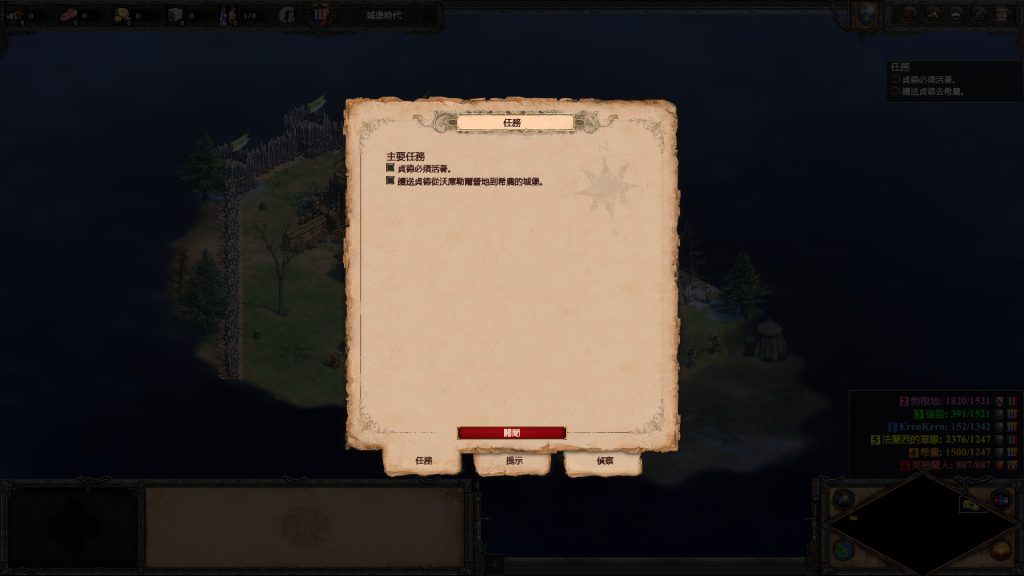Image resolution: width=1024 pixels, height=576 pixels.
Task: Switch to the 任務 tab
Action: (423, 461)
